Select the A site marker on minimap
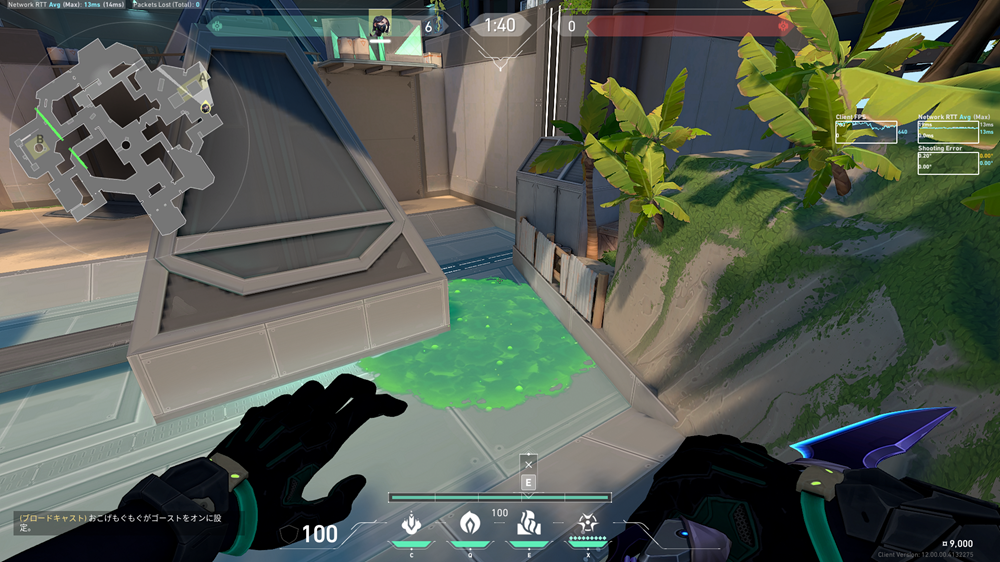This screenshot has height=562, width=1000. pyautogui.click(x=204, y=77)
